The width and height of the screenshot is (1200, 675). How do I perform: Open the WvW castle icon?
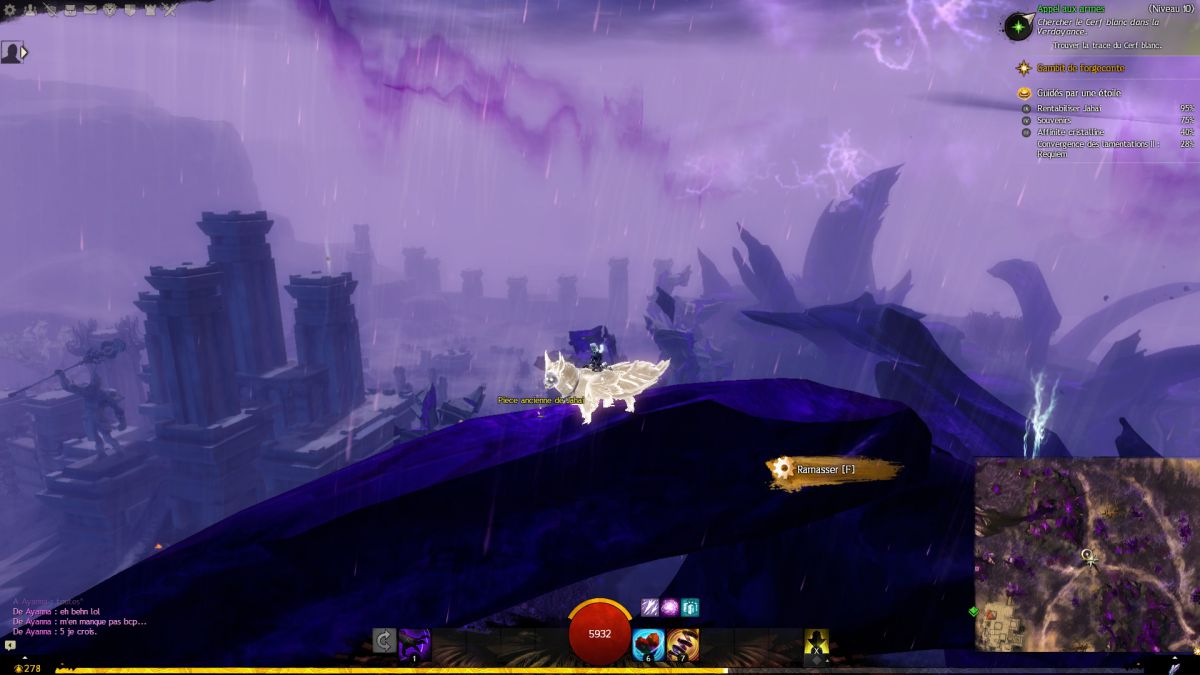click(151, 10)
